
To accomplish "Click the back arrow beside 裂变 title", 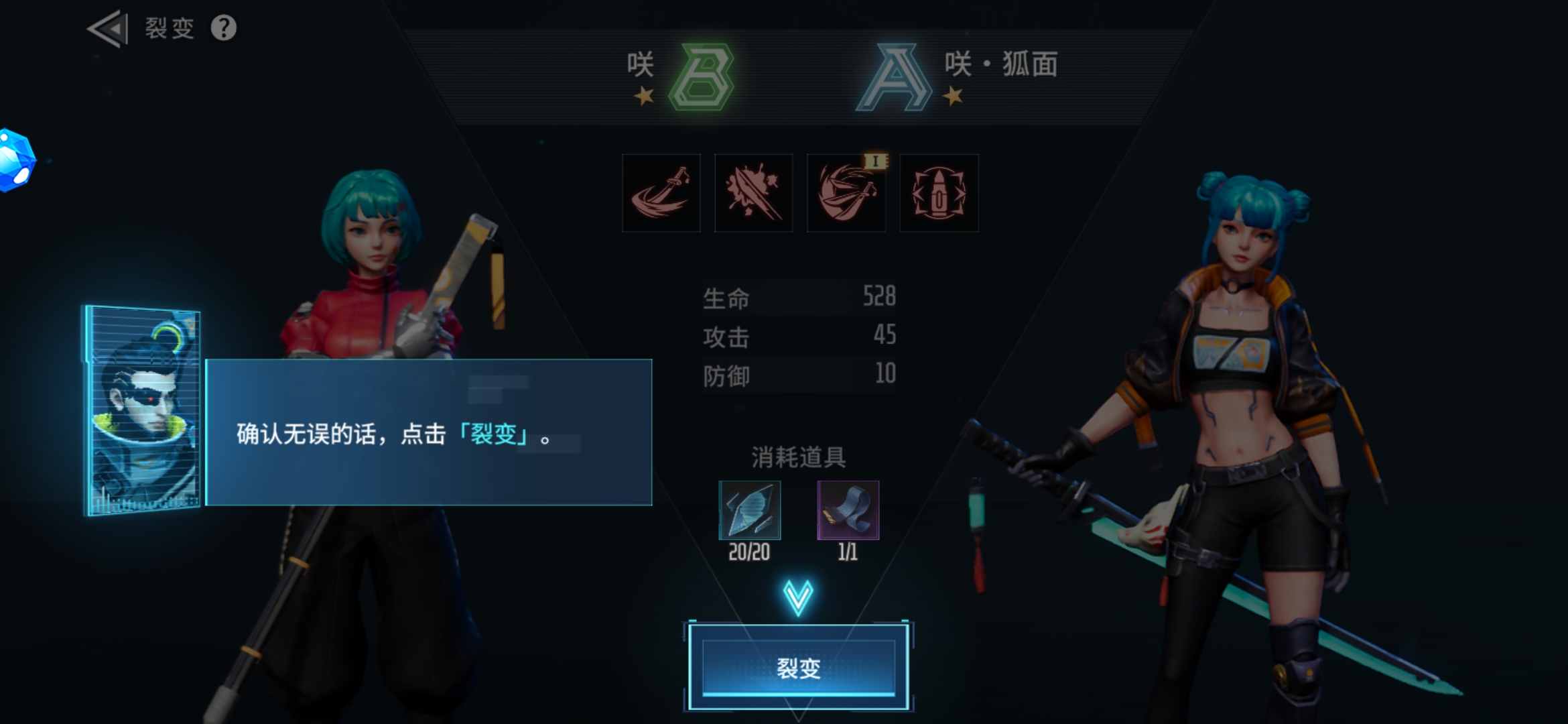I will coord(107,28).
